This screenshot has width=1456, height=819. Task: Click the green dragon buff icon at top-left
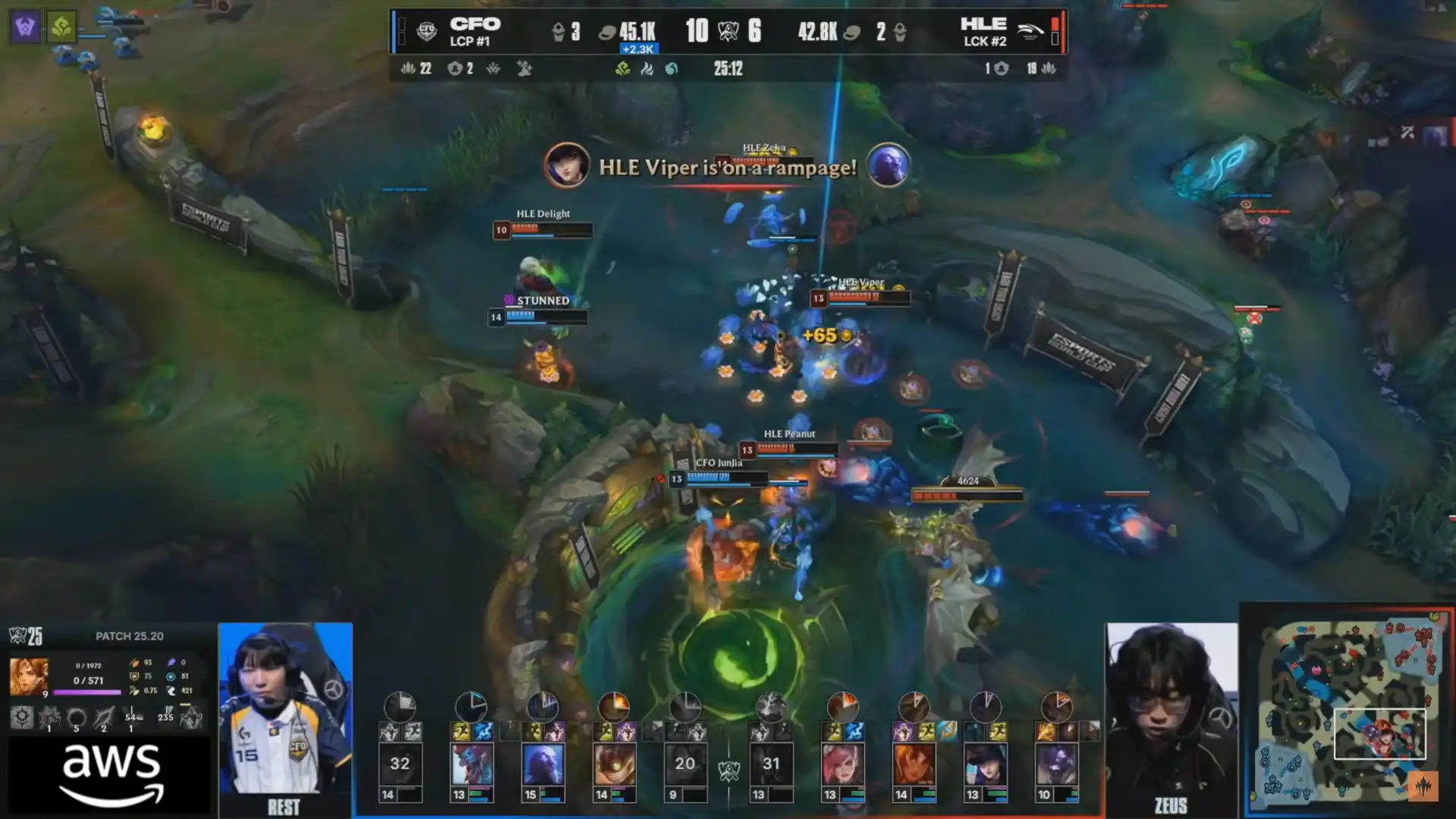pyautogui.click(x=61, y=27)
